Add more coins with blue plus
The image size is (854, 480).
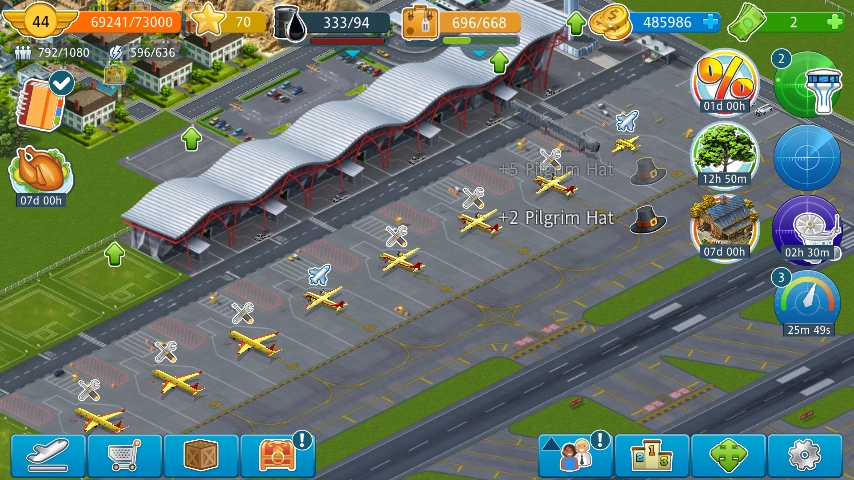click(710, 22)
